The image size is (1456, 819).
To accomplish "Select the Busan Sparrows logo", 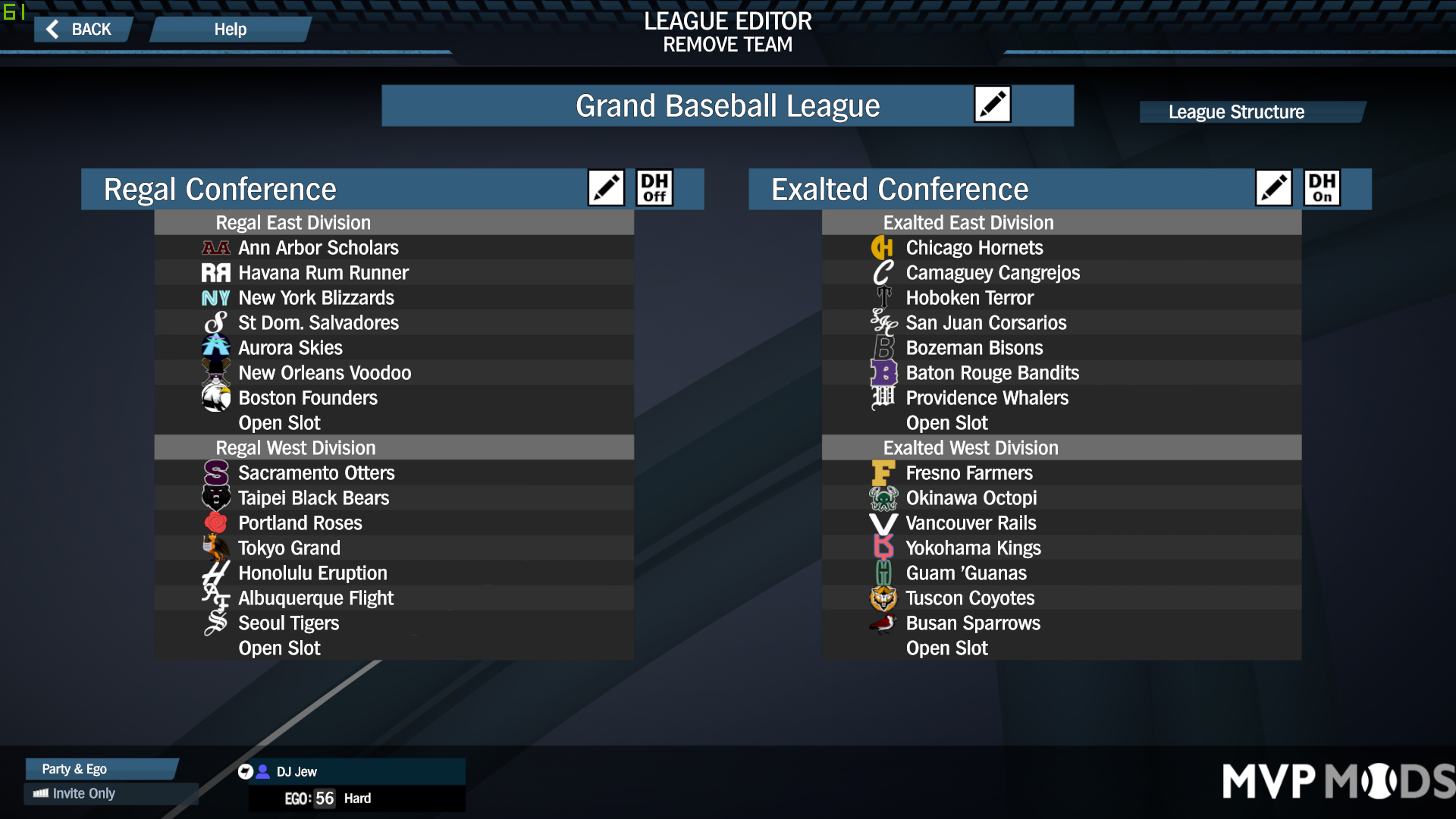I will tap(883, 623).
